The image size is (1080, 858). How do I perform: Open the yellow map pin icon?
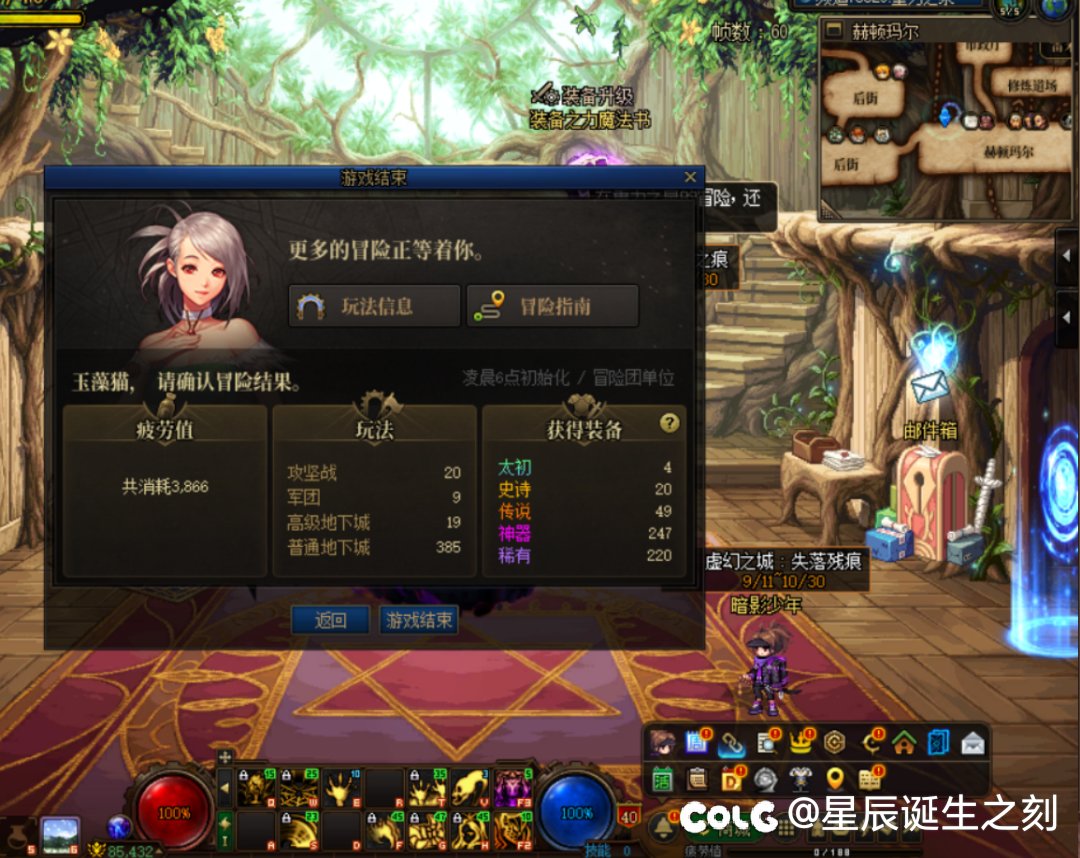coord(834,777)
